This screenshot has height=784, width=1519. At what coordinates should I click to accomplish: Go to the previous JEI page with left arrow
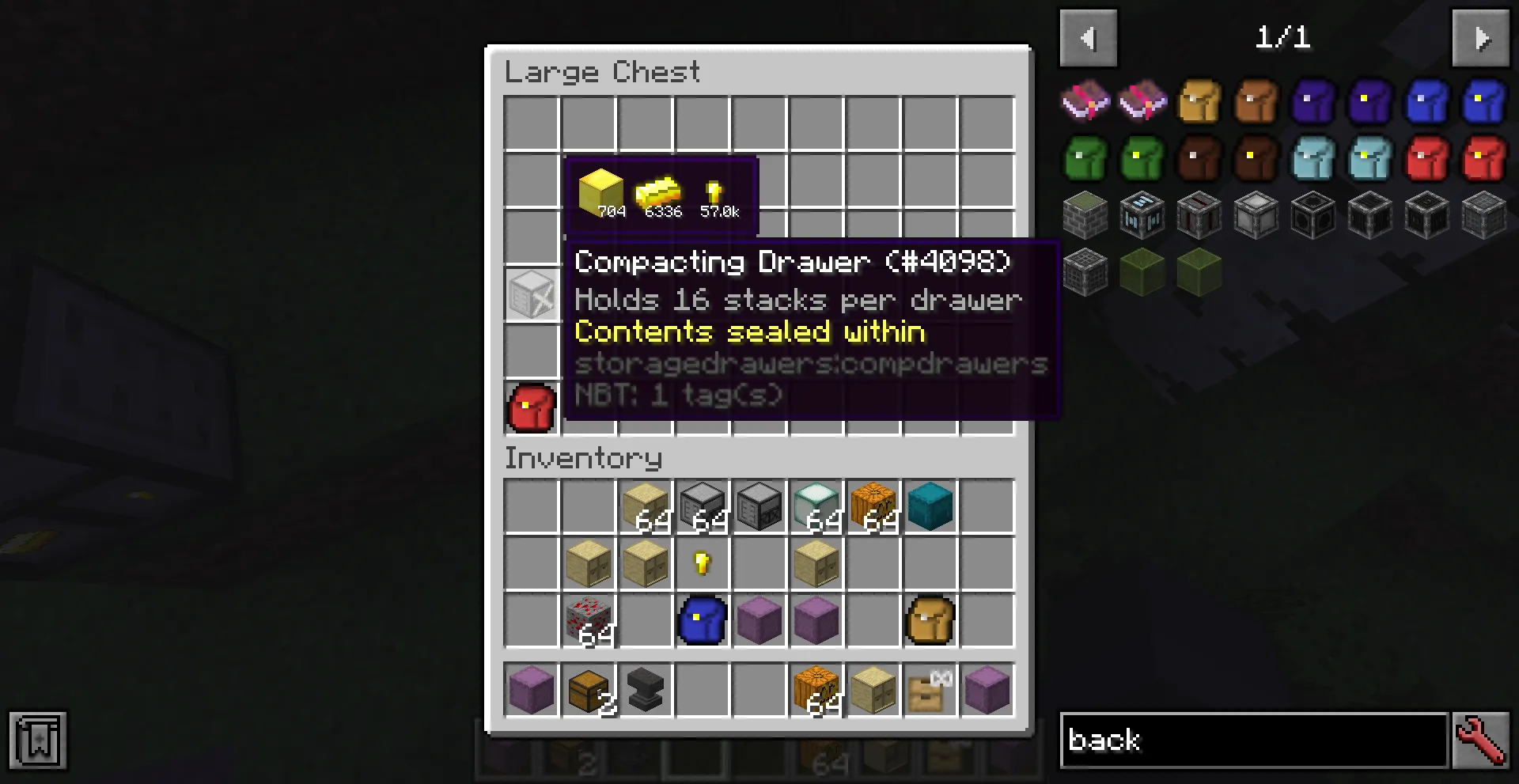click(1088, 37)
